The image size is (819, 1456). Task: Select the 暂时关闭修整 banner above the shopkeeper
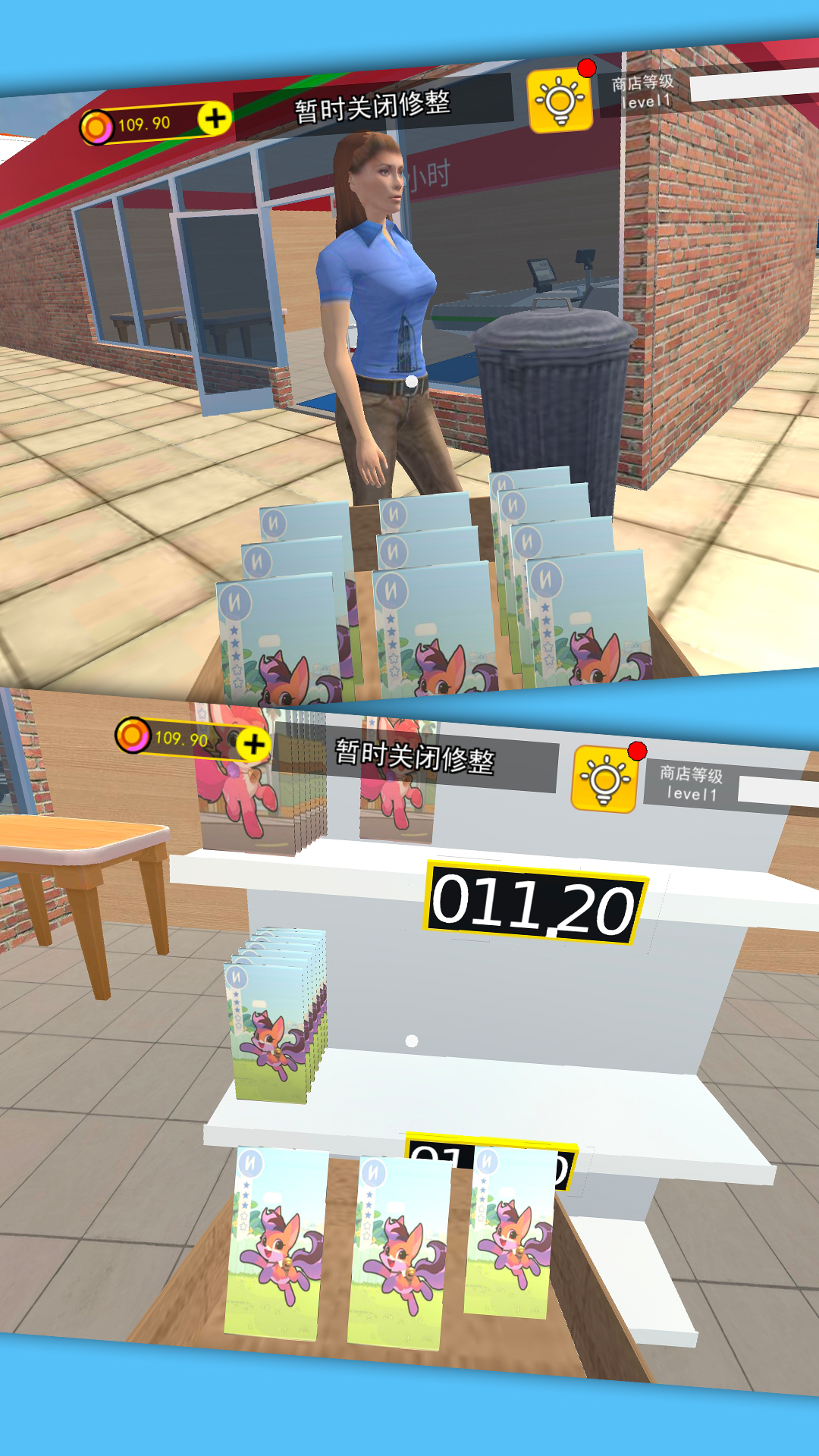tap(373, 107)
